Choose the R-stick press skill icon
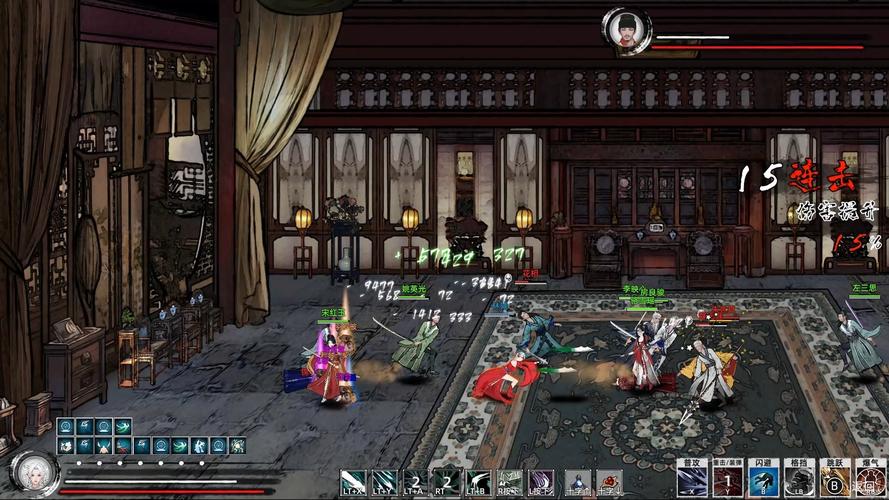Screen dimensions: 889x500 (x=510, y=482)
